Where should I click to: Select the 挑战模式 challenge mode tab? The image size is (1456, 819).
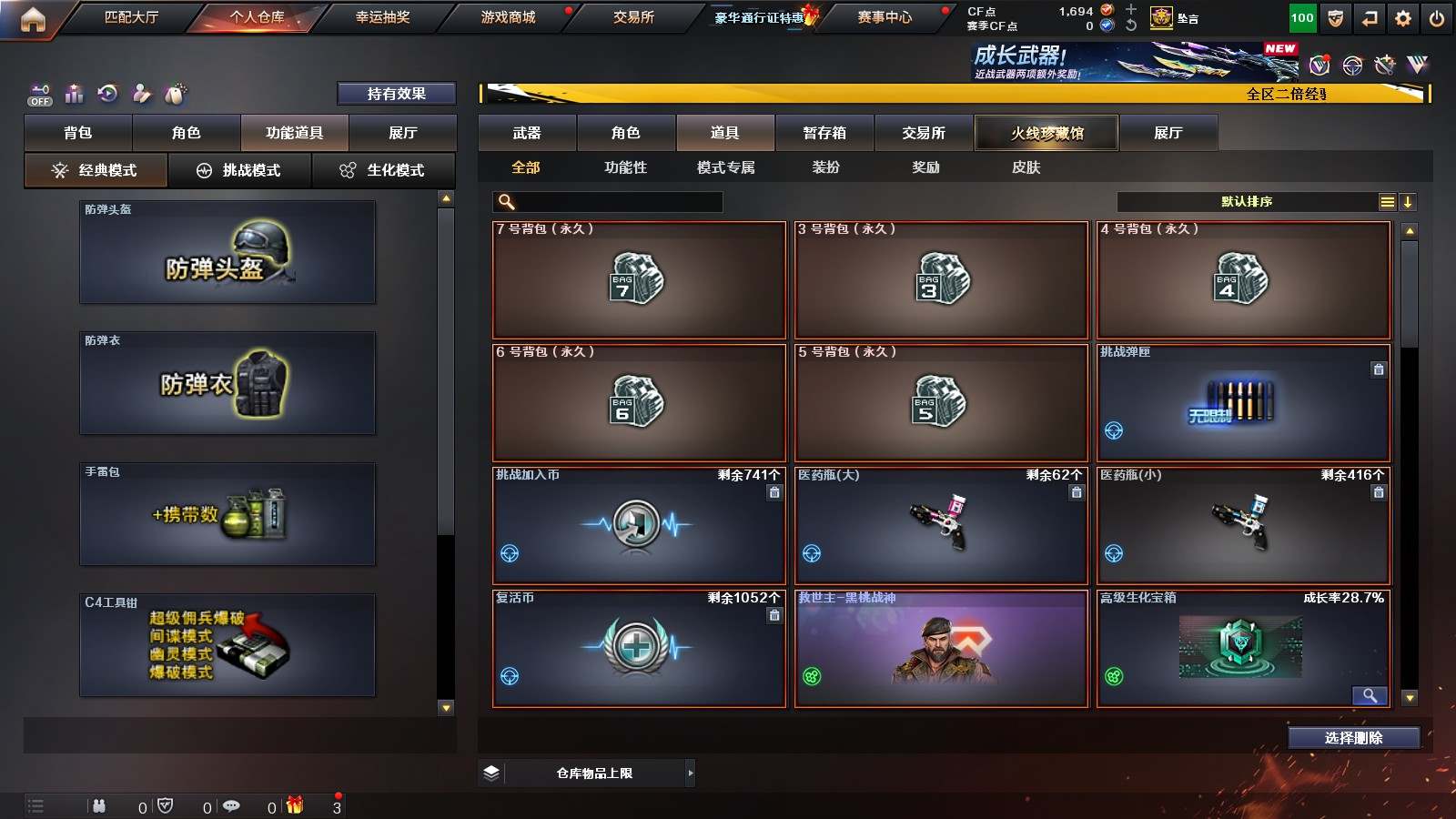239,170
